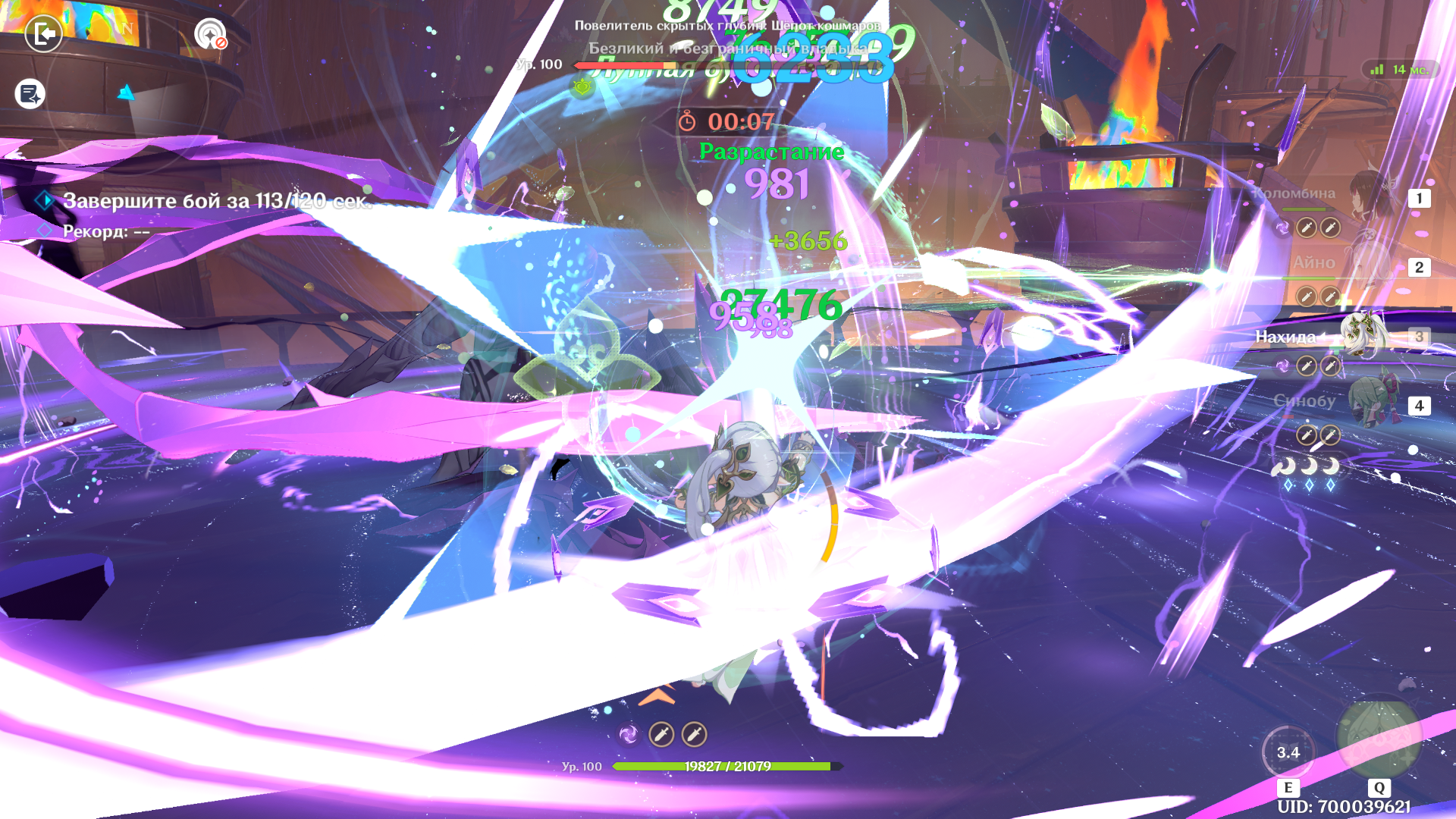This screenshot has width=1456, height=819.
Task: Click the challenge objective tracker text
Action: point(217,201)
